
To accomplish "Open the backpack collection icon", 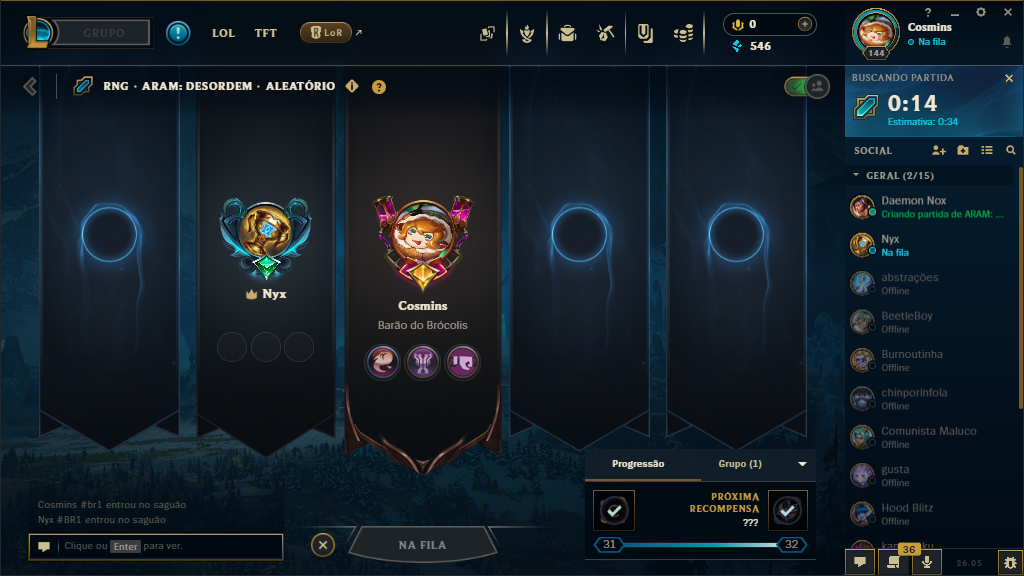I will [567, 33].
